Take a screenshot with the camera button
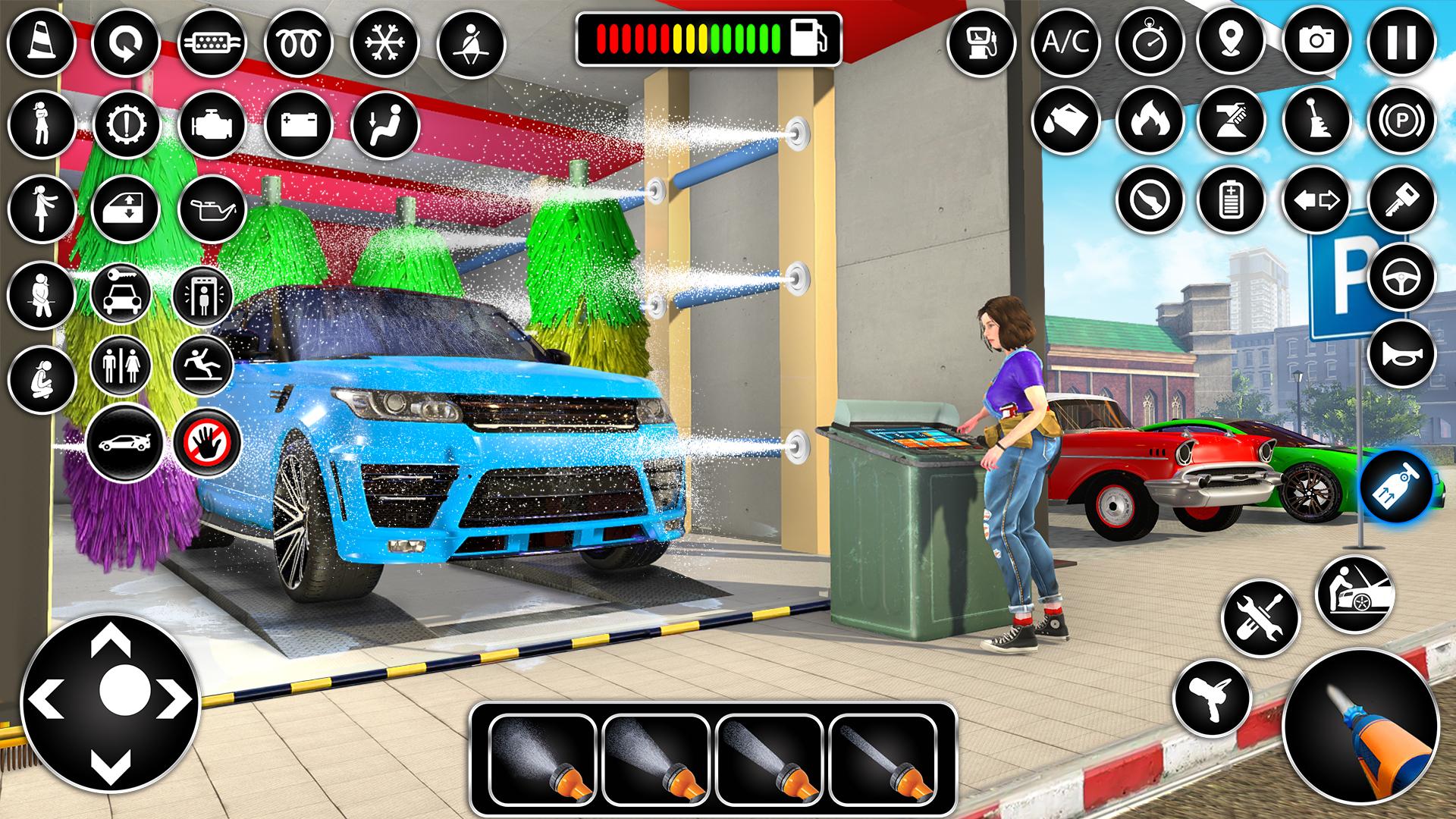This screenshot has width=1456, height=819. 1316,41
